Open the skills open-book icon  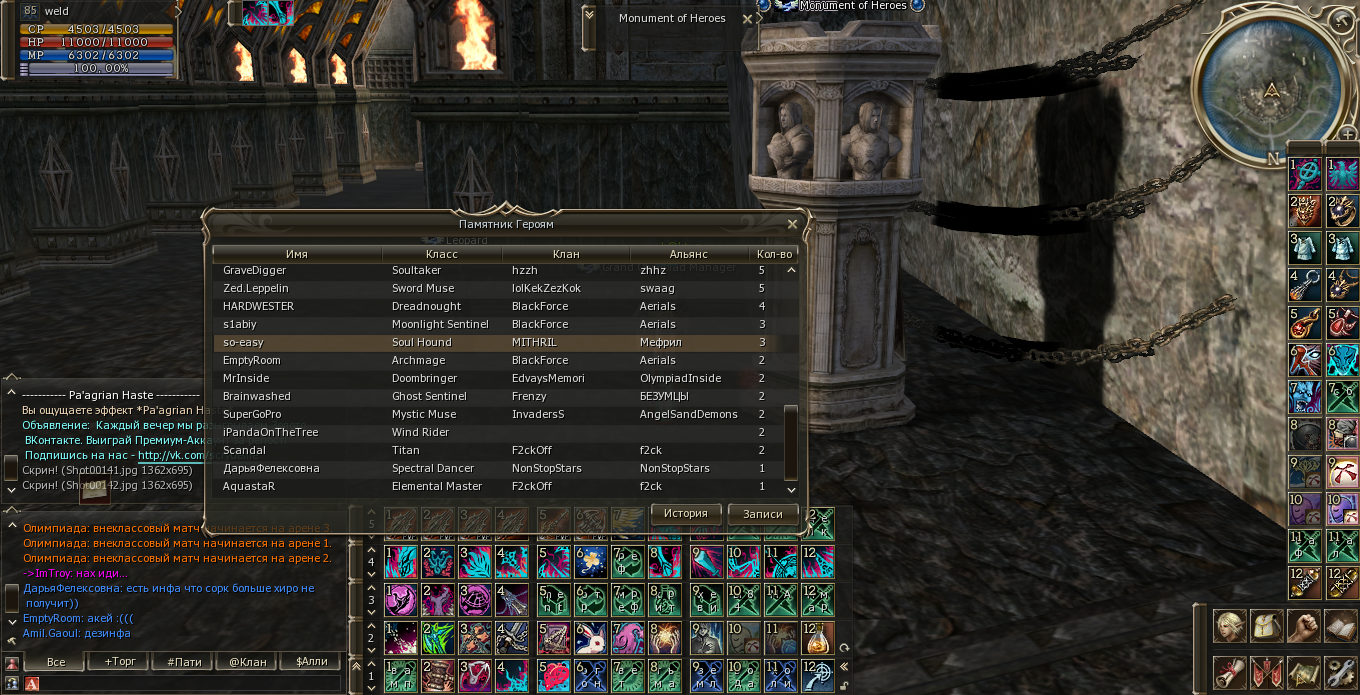[x=1340, y=626]
